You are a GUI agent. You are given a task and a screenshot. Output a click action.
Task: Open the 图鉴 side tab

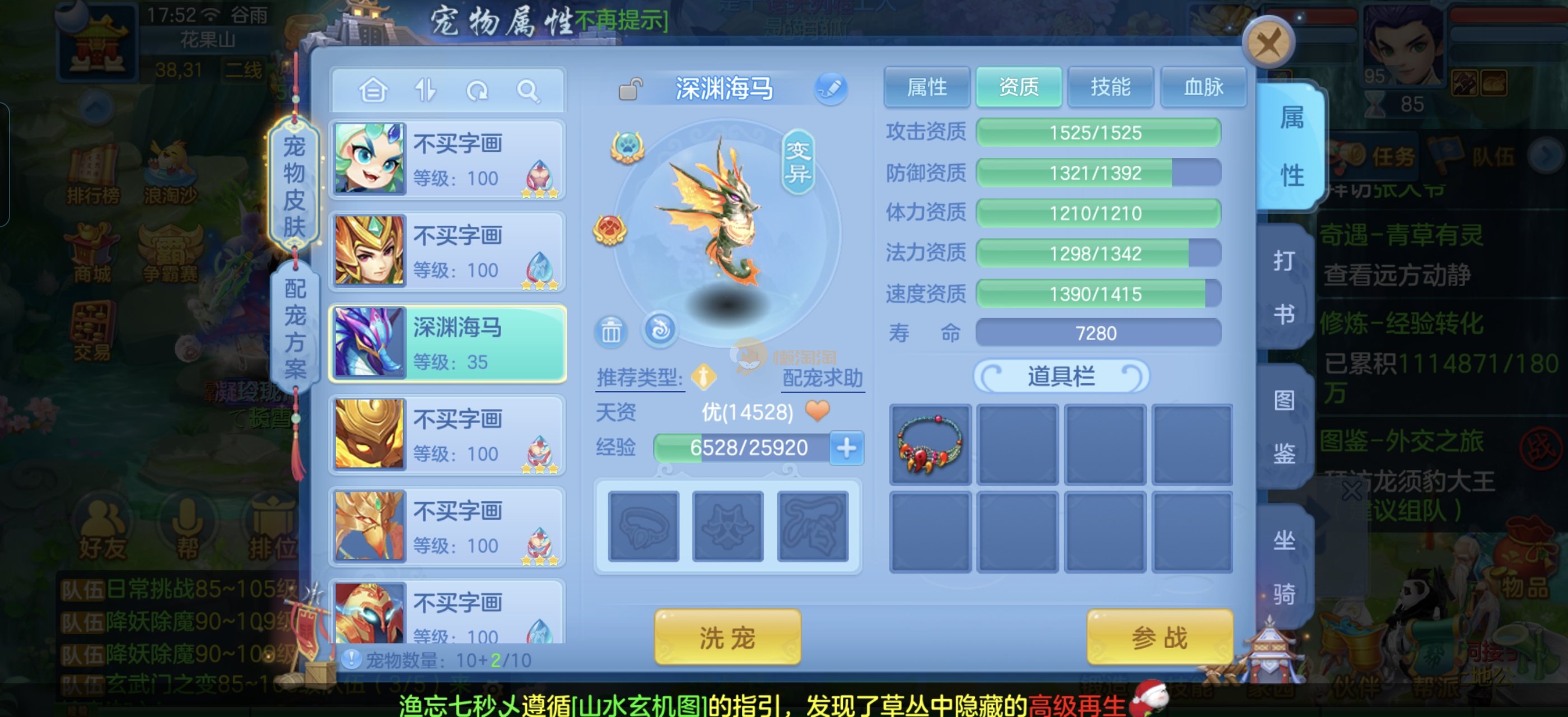pos(1284,426)
